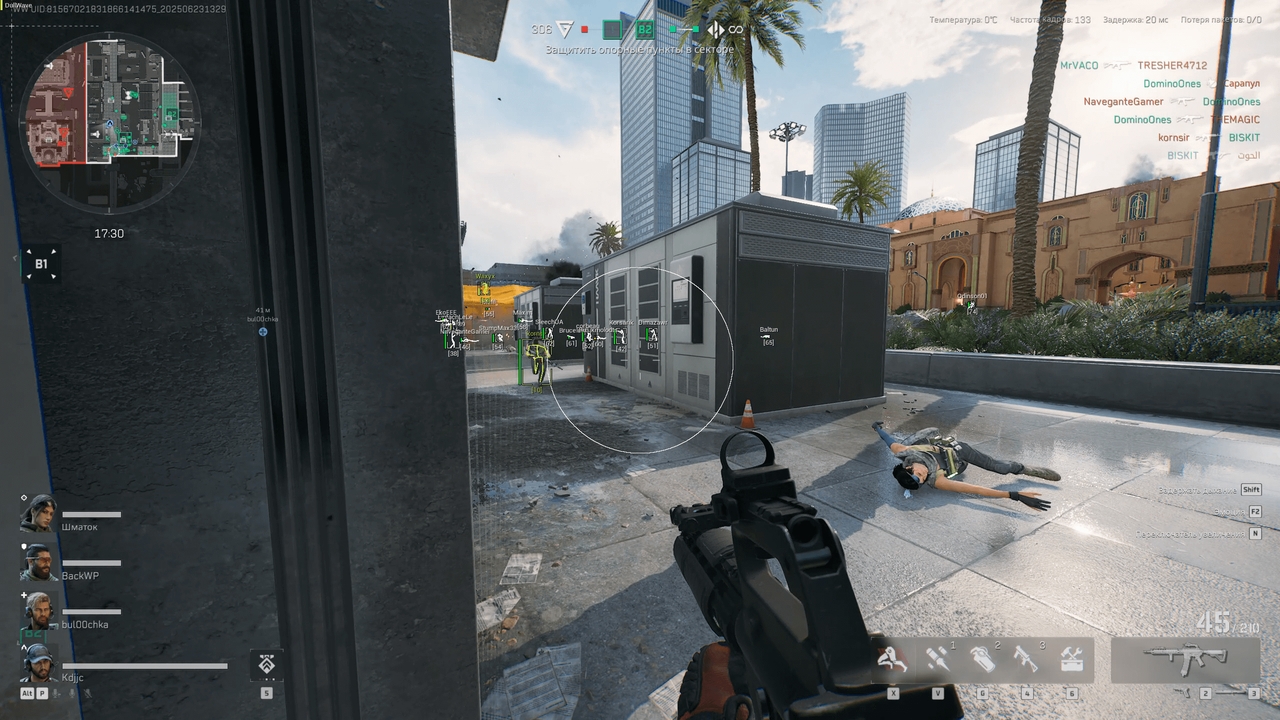Select the melee takedown knife icon
1280x720 pixels.
pos(893,658)
